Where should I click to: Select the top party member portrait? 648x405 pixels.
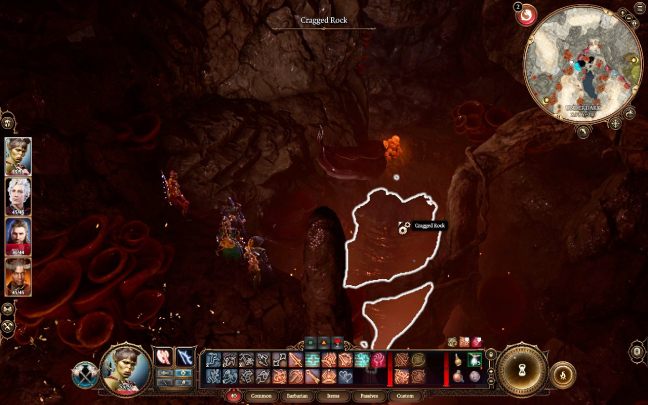coord(19,155)
